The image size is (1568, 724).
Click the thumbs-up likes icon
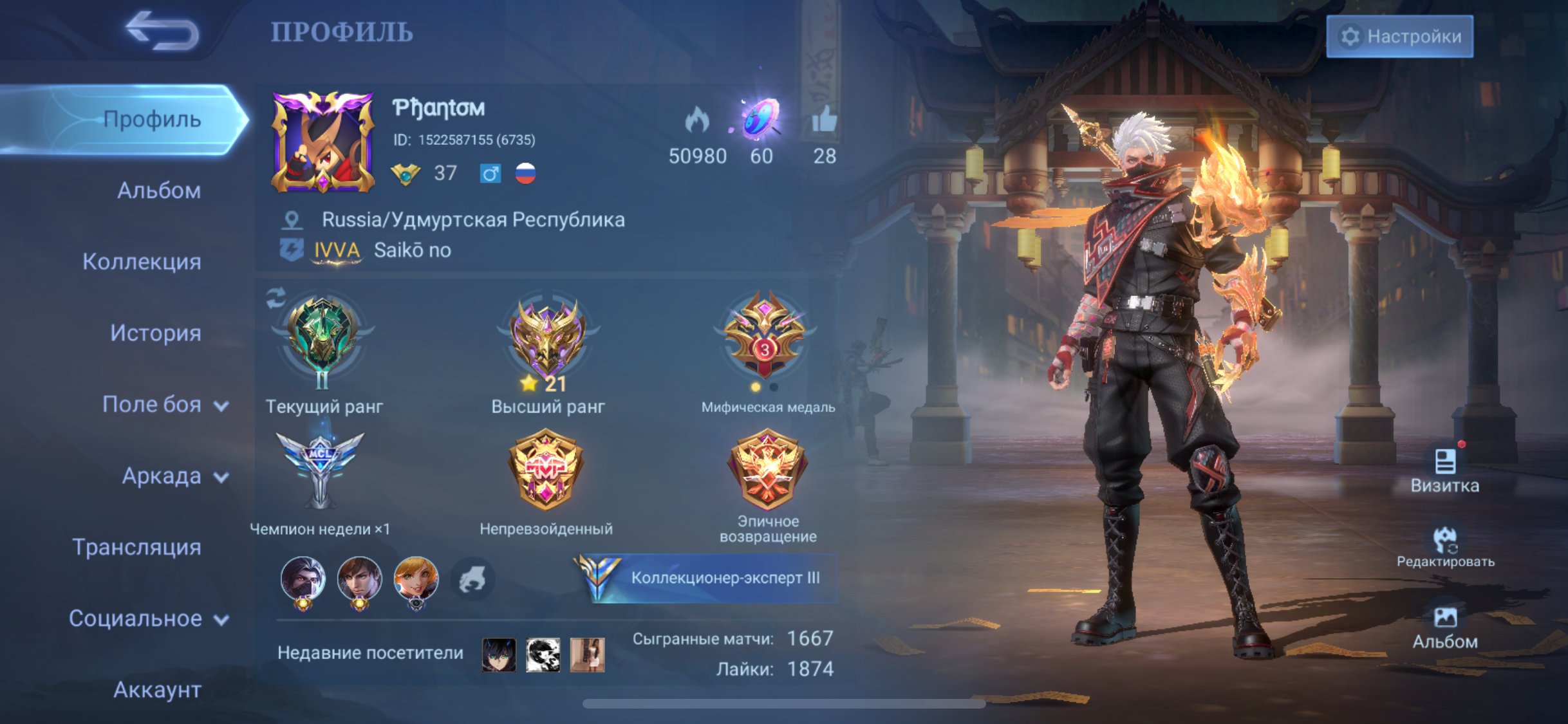coord(824,120)
